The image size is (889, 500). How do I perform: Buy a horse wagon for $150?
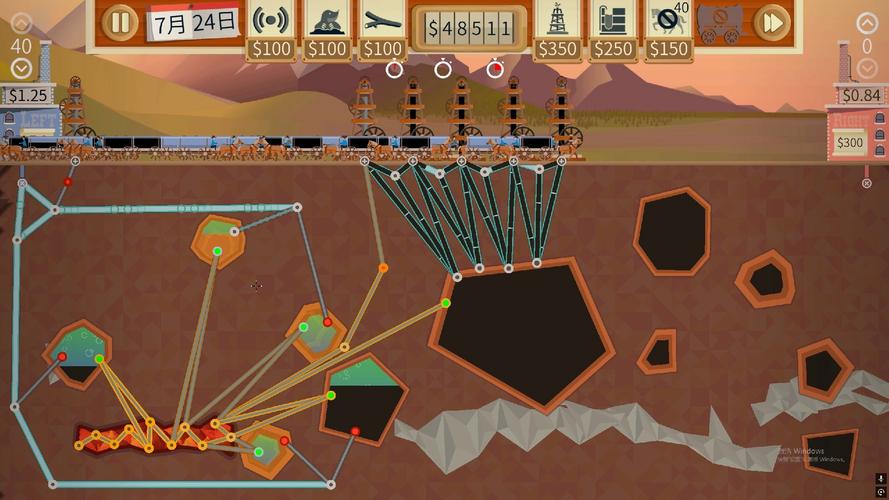(668, 21)
